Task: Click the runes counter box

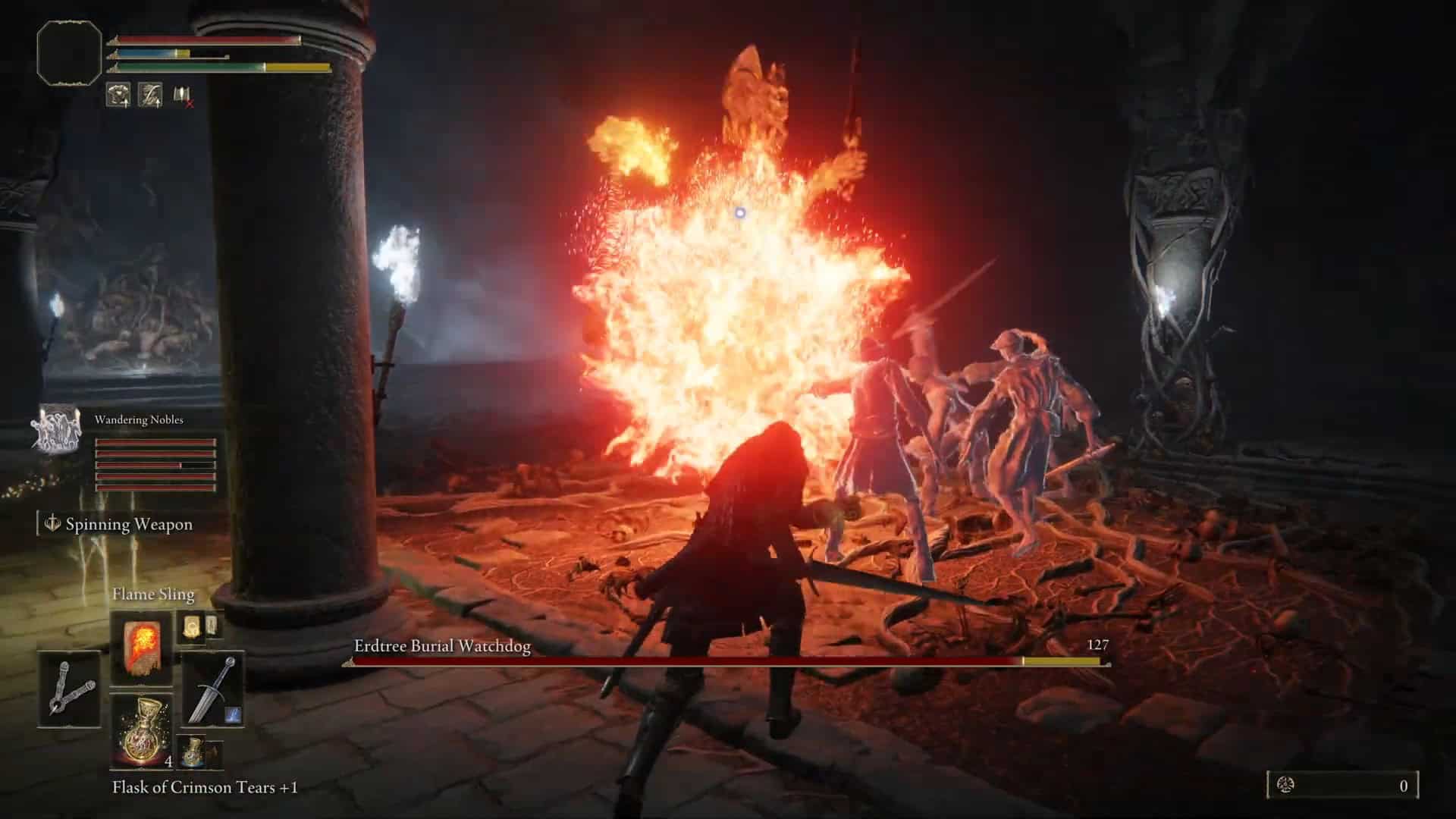Action: (x=1342, y=786)
